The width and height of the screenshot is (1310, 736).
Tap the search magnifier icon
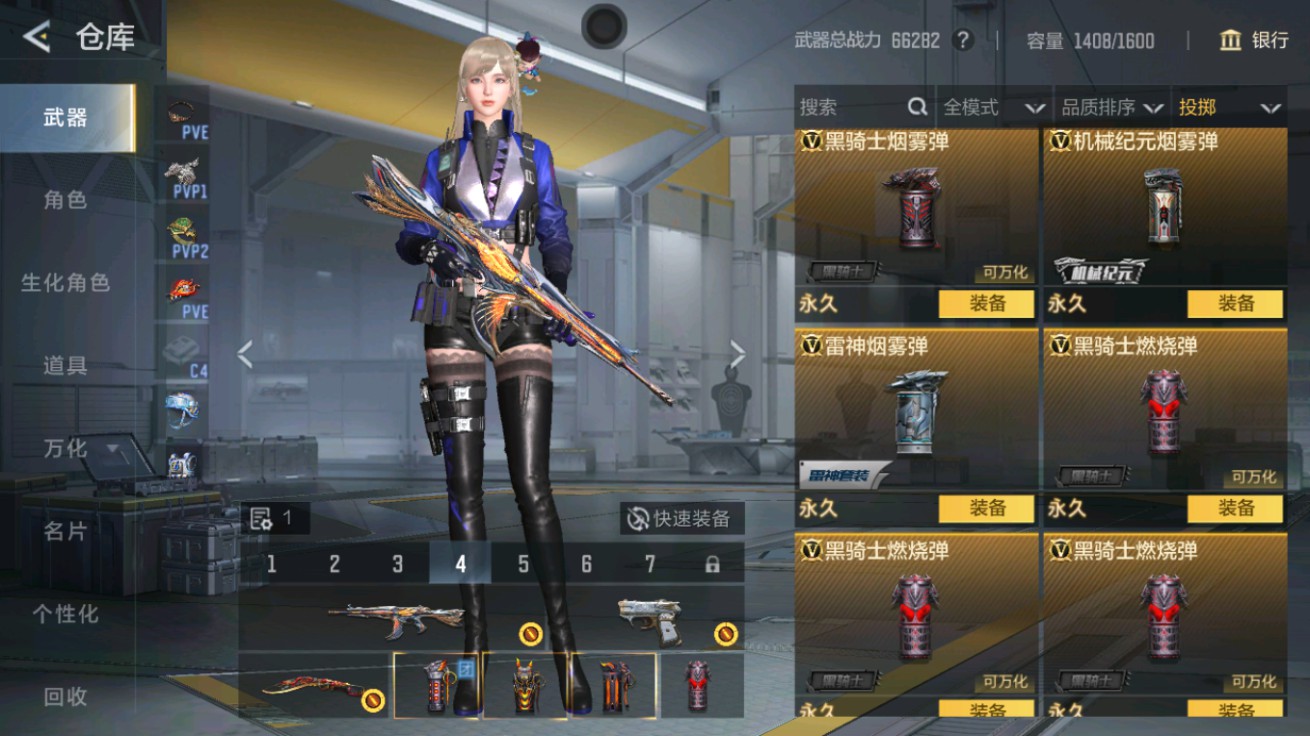[x=915, y=107]
